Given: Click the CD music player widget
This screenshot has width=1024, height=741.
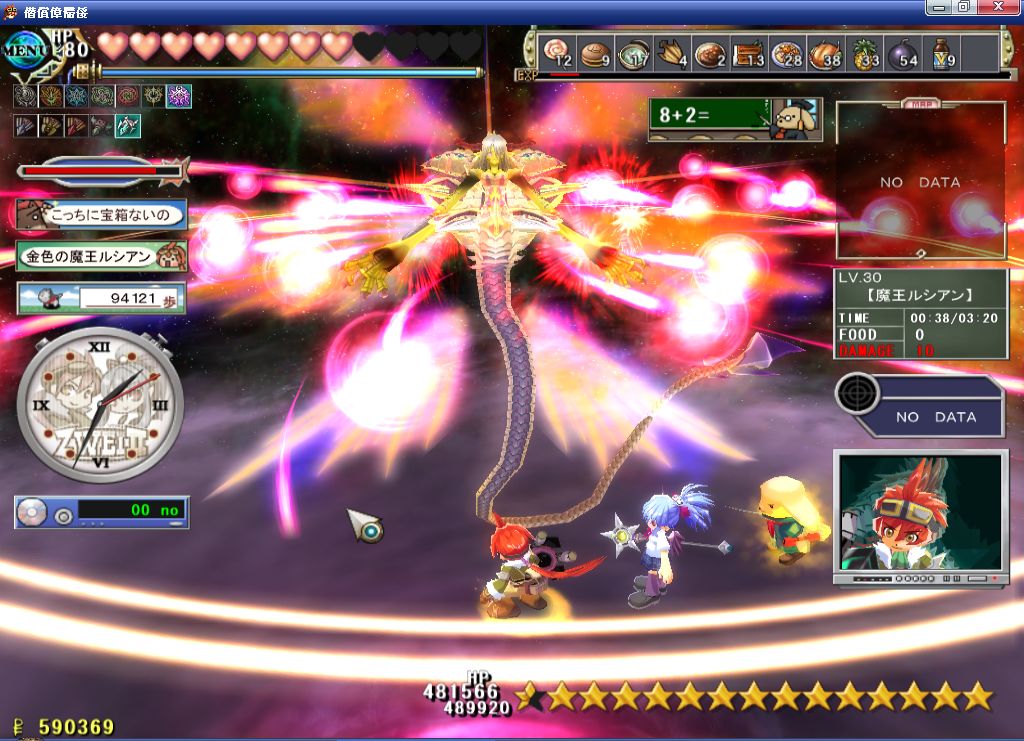Looking at the screenshot, I should pos(102,512).
